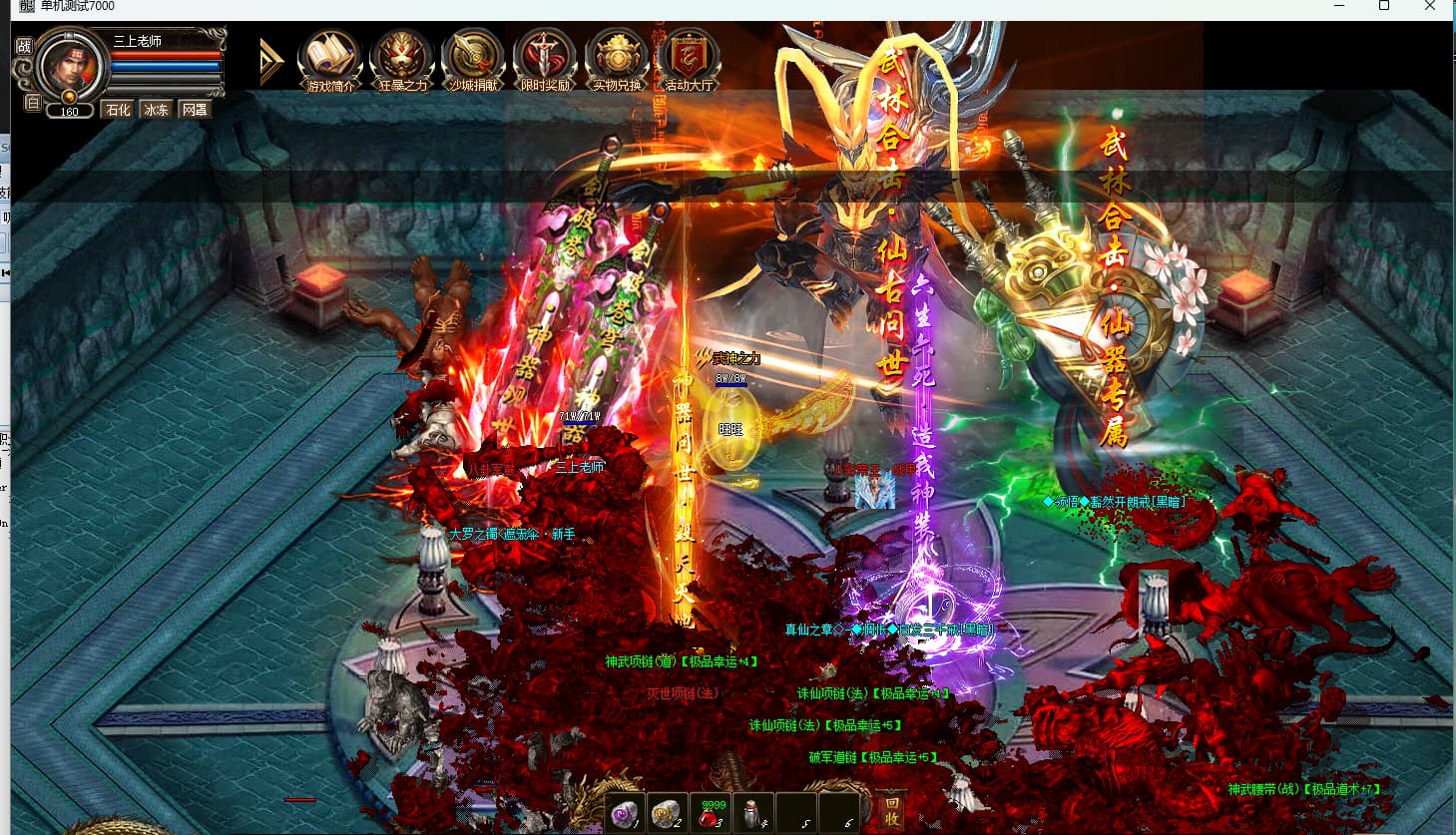
Task: Click the 网罩 status button
Action: pos(195,110)
